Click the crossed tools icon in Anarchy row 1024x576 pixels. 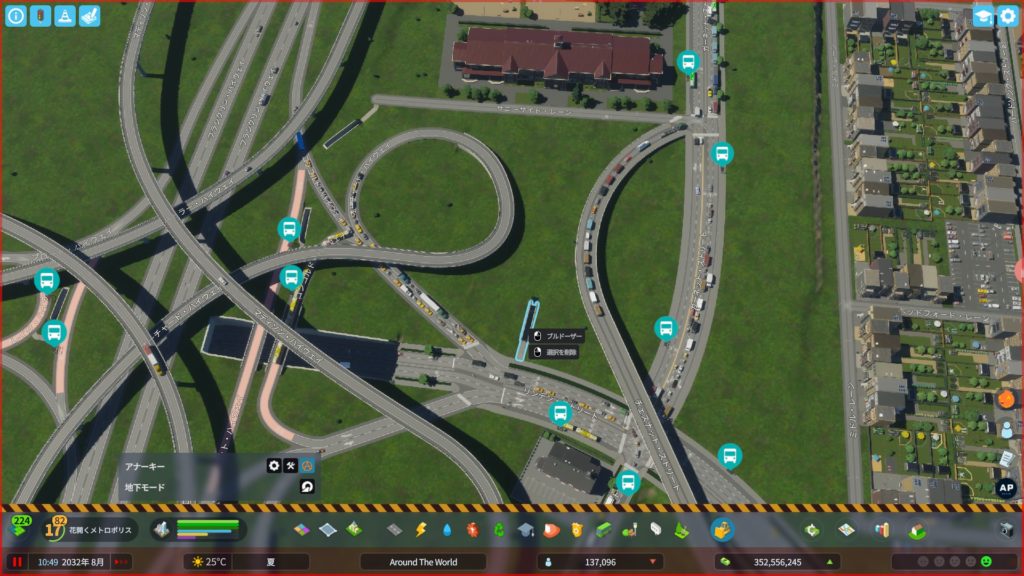(x=291, y=465)
